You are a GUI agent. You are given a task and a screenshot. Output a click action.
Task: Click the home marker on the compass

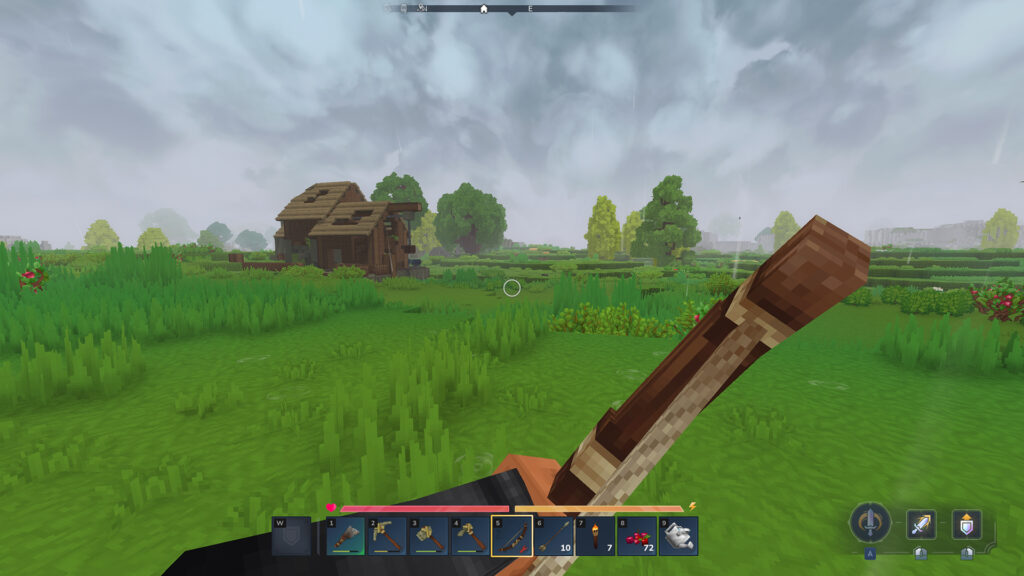pyautogui.click(x=484, y=8)
